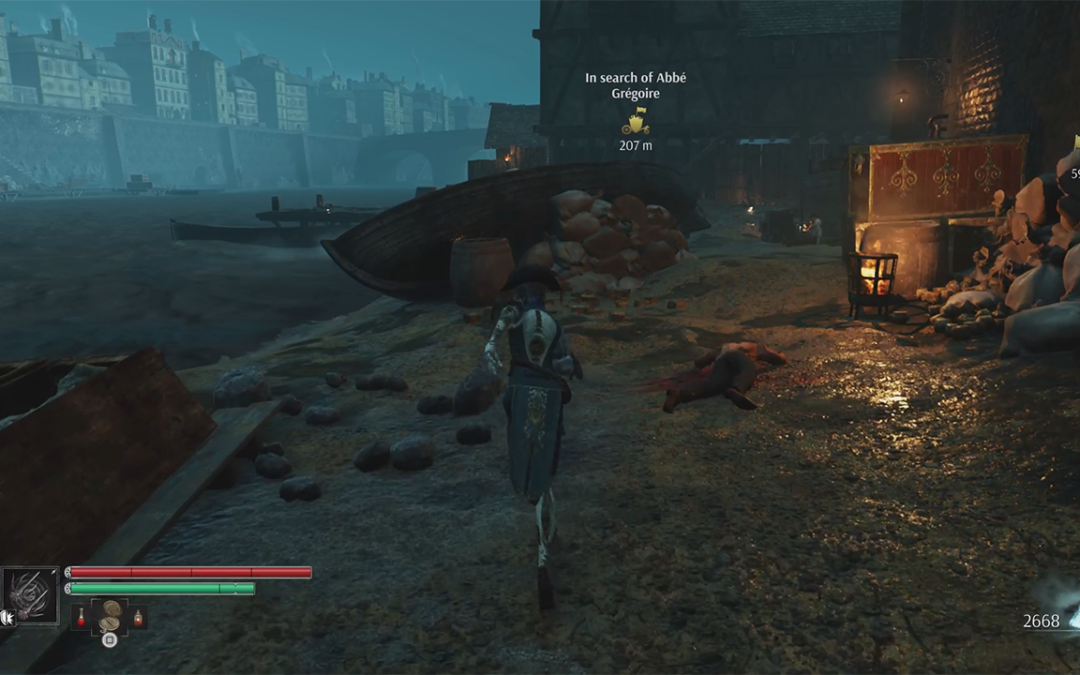Select the round red vial slot
The width and height of the screenshot is (1080, 675).
[82, 618]
